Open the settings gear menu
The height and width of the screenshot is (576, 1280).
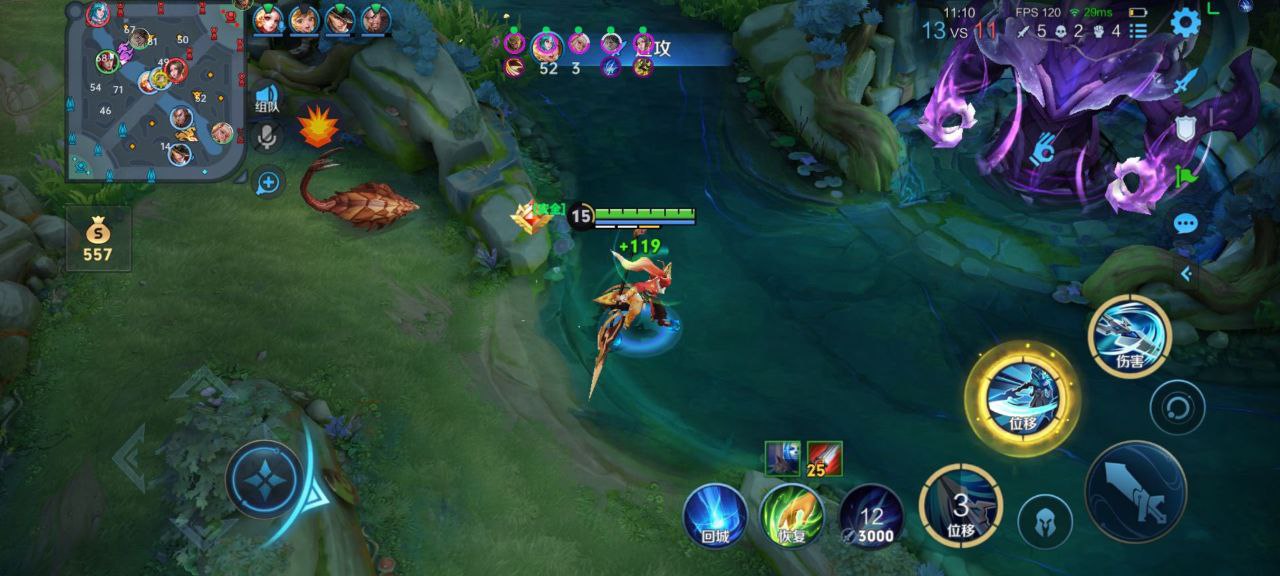pyautogui.click(x=1185, y=23)
